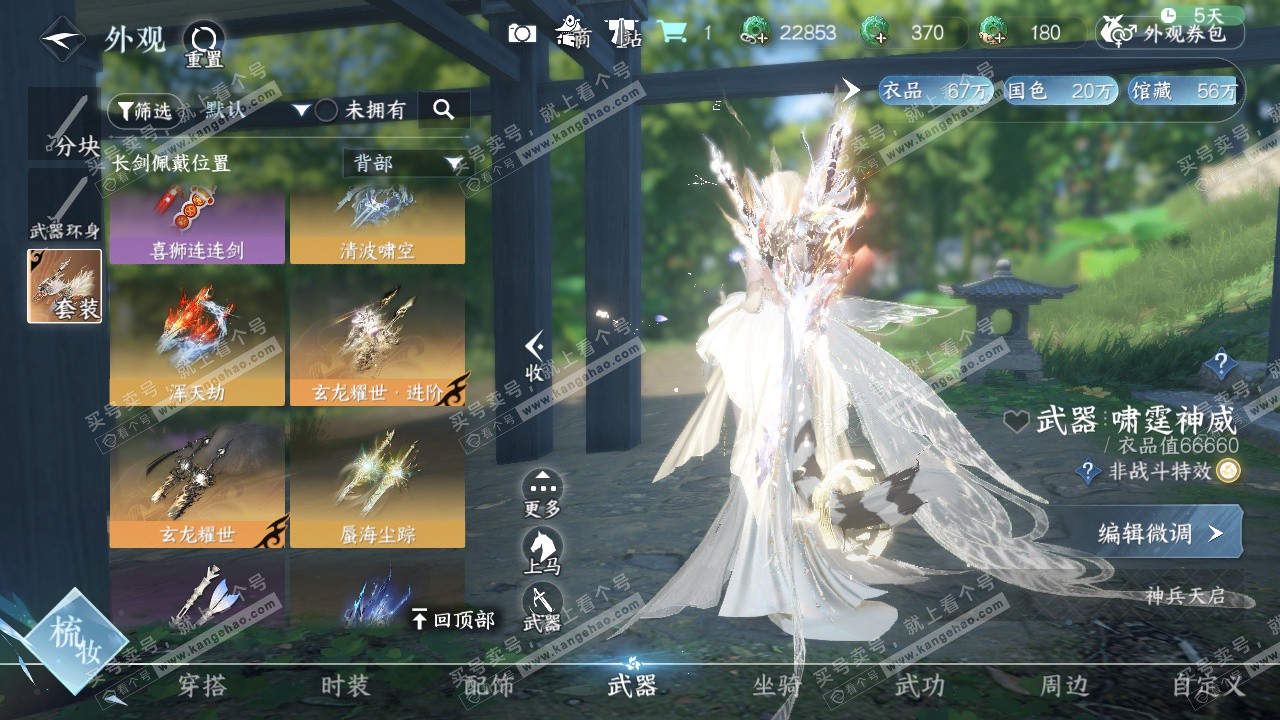The image size is (1280, 720).
Task: Reset appearance with the 重置 button
Action: click(x=204, y=44)
